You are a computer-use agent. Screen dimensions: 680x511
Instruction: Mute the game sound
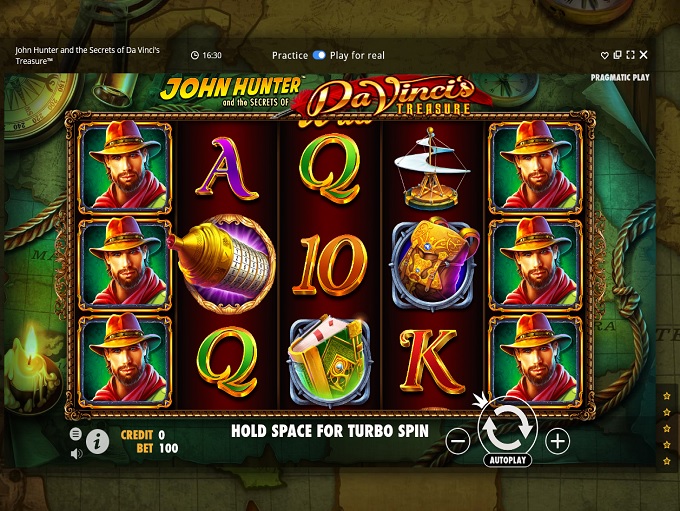(76, 453)
